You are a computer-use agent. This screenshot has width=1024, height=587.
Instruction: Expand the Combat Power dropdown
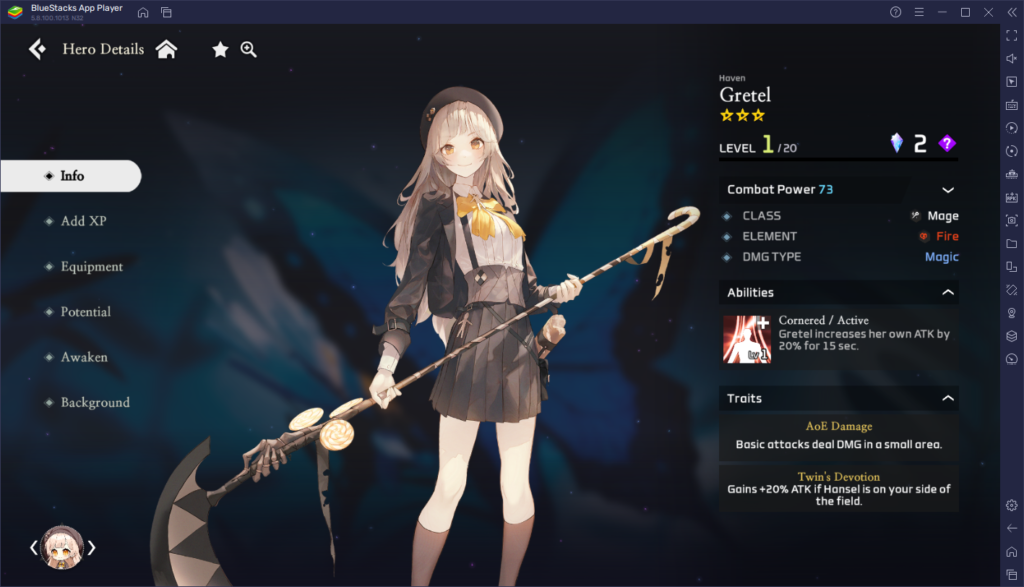[947, 190]
